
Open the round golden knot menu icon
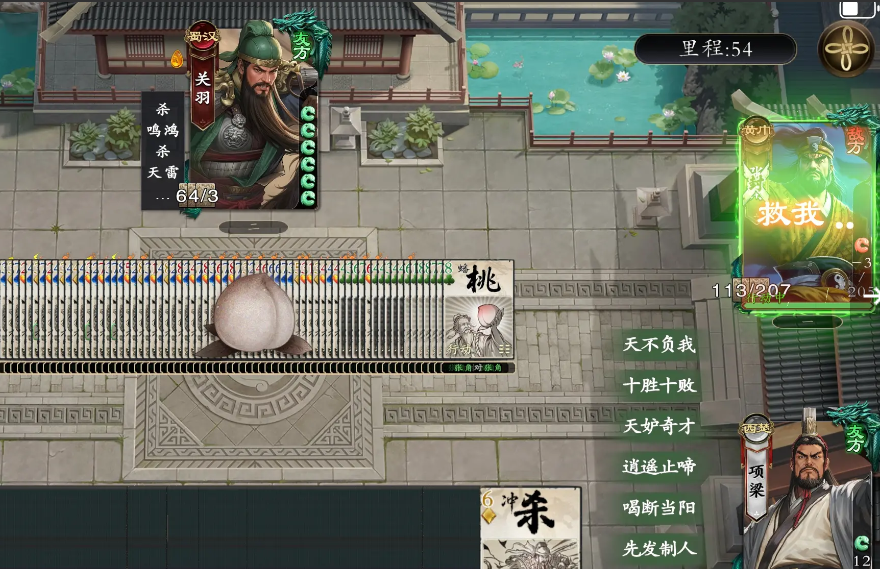point(846,47)
